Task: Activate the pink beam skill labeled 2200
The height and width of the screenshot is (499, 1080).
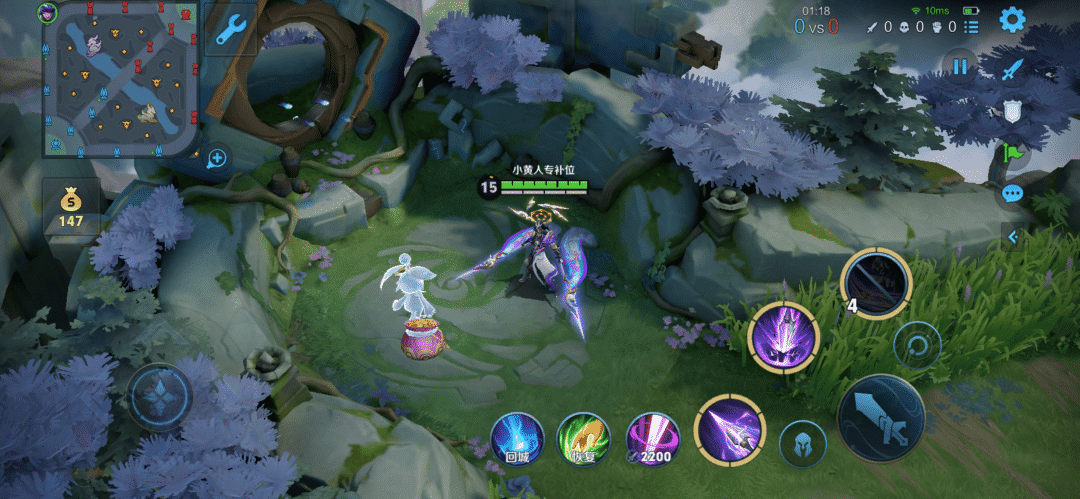Action: [652, 439]
